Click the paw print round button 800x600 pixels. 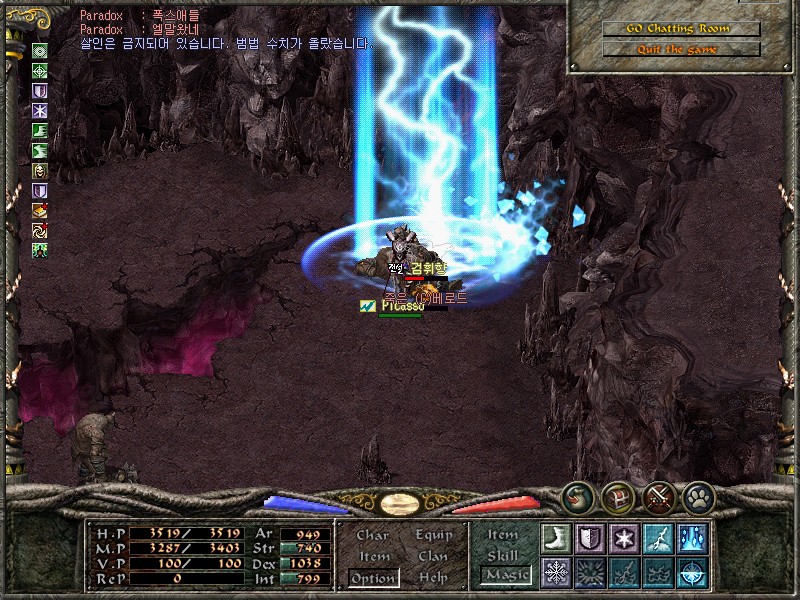coord(697,496)
